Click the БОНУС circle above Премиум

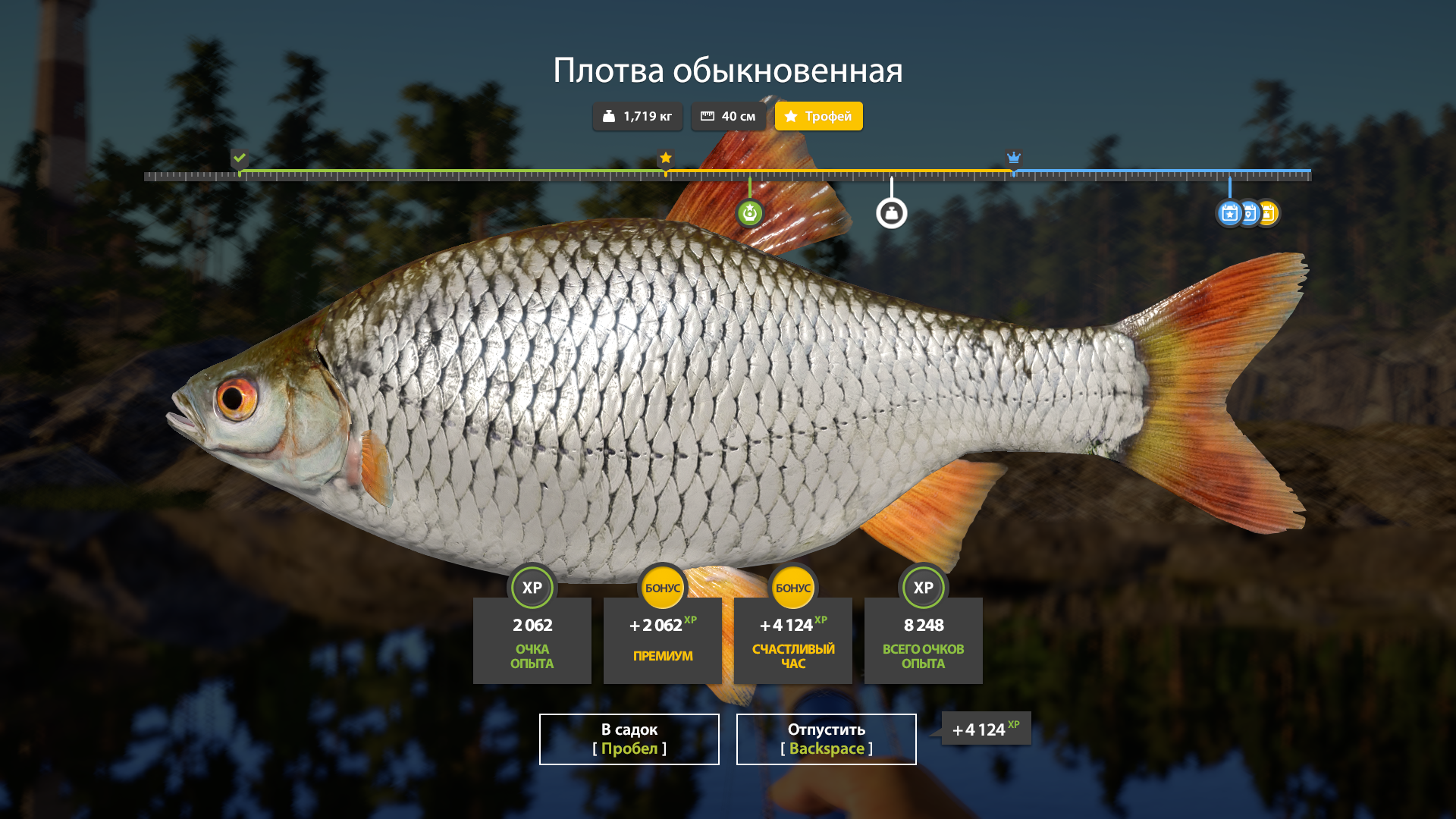(662, 587)
